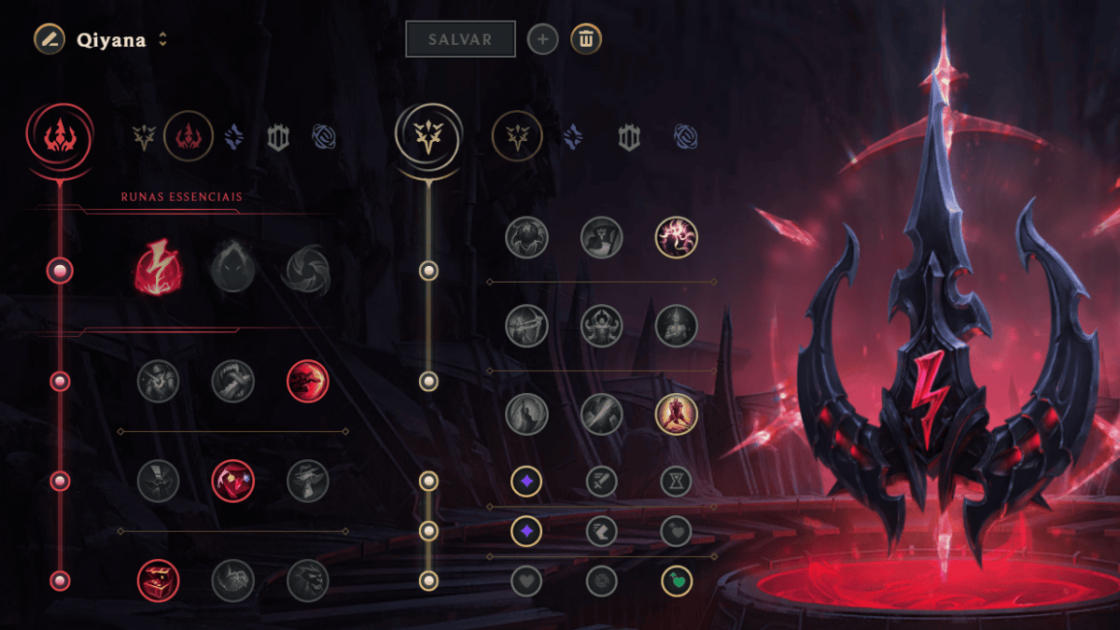The width and height of the screenshot is (1120, 630).
Task: Switch the secondary path to Inspiration
Action: [x=686, y=137]
